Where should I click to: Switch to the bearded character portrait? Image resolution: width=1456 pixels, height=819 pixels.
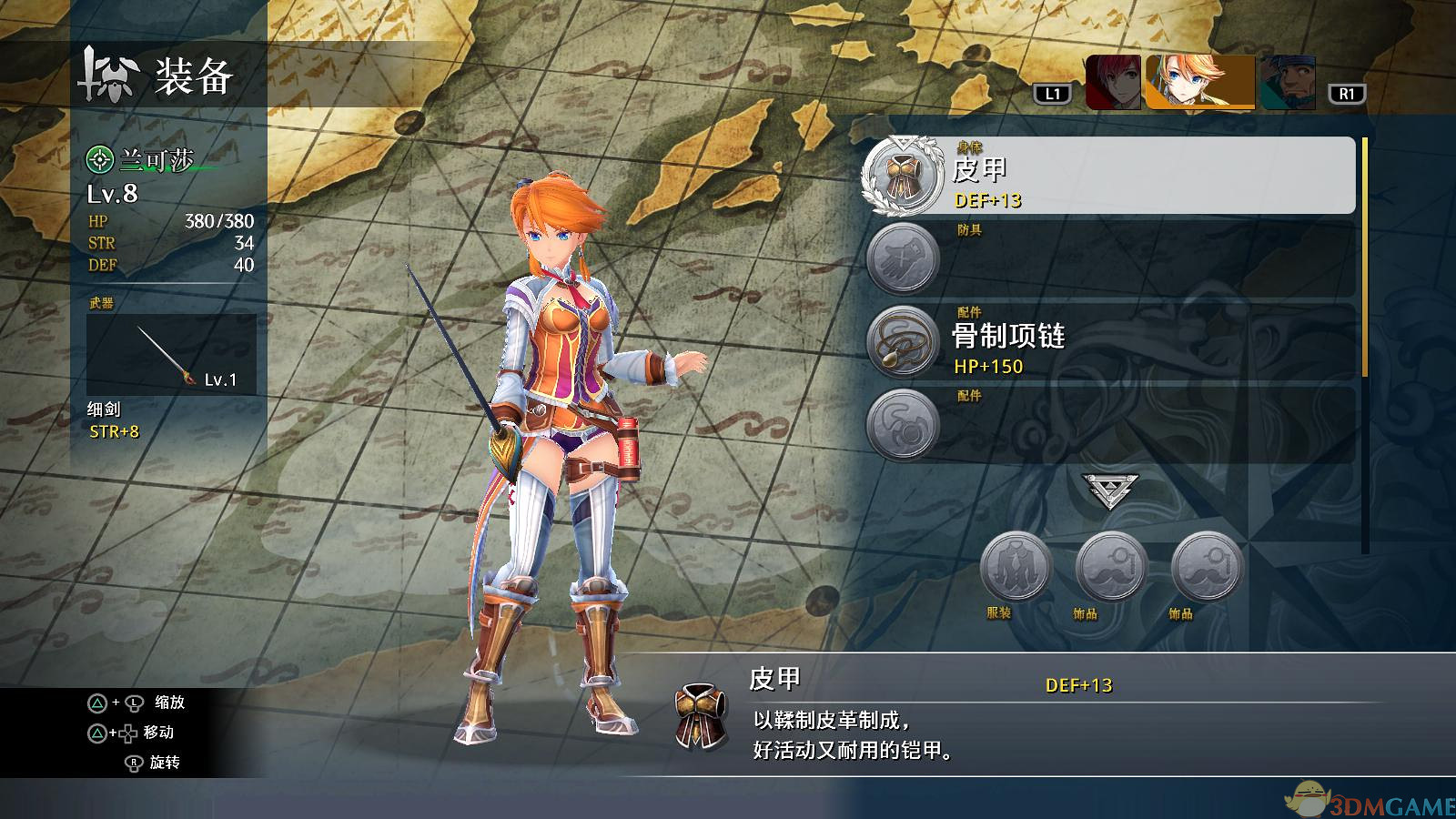pos(1288,83)
